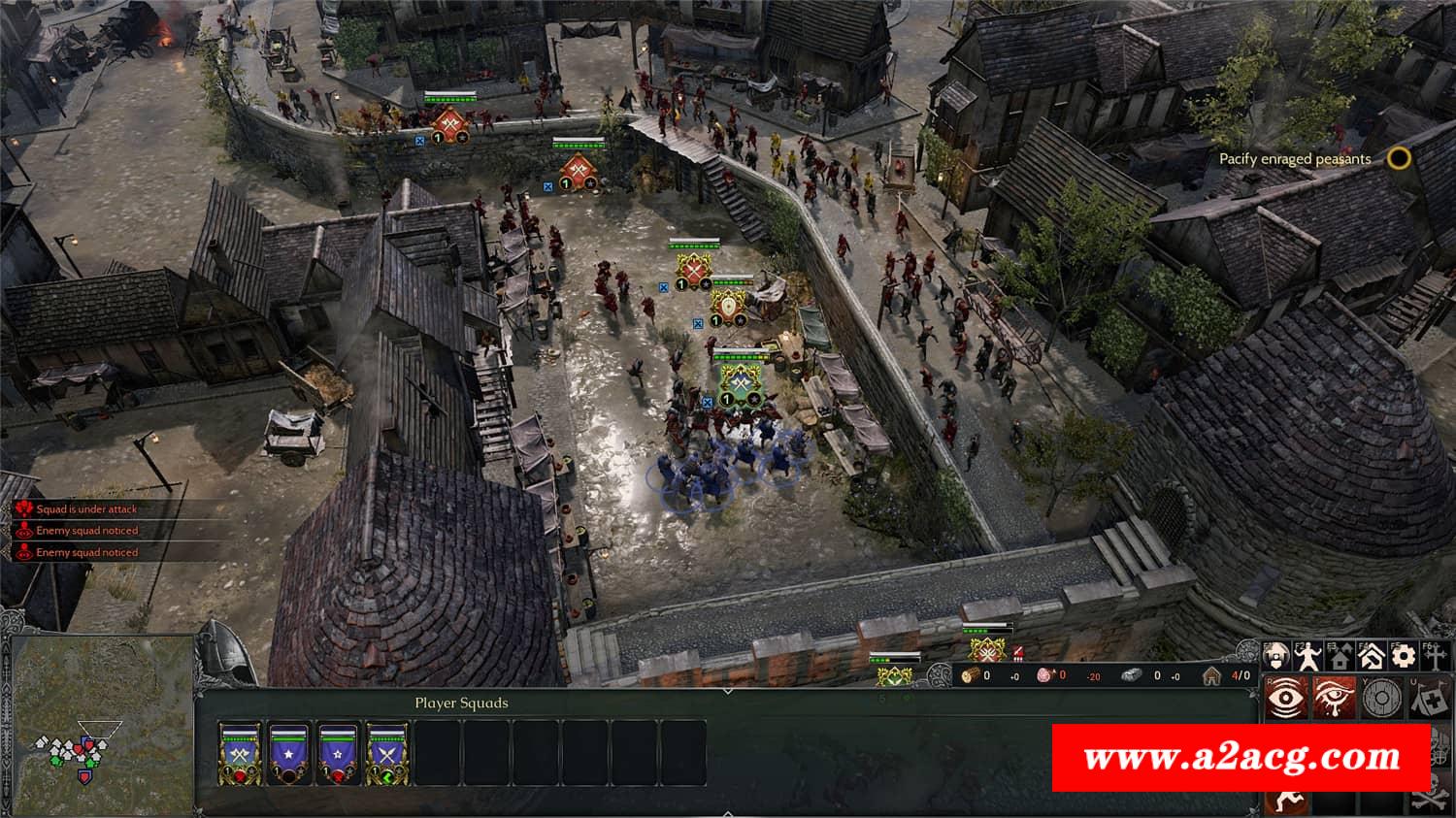Click the 'Pacify enraged peasants' objective
This screenshot has height=818, width=1456.
coord(1295,159)
